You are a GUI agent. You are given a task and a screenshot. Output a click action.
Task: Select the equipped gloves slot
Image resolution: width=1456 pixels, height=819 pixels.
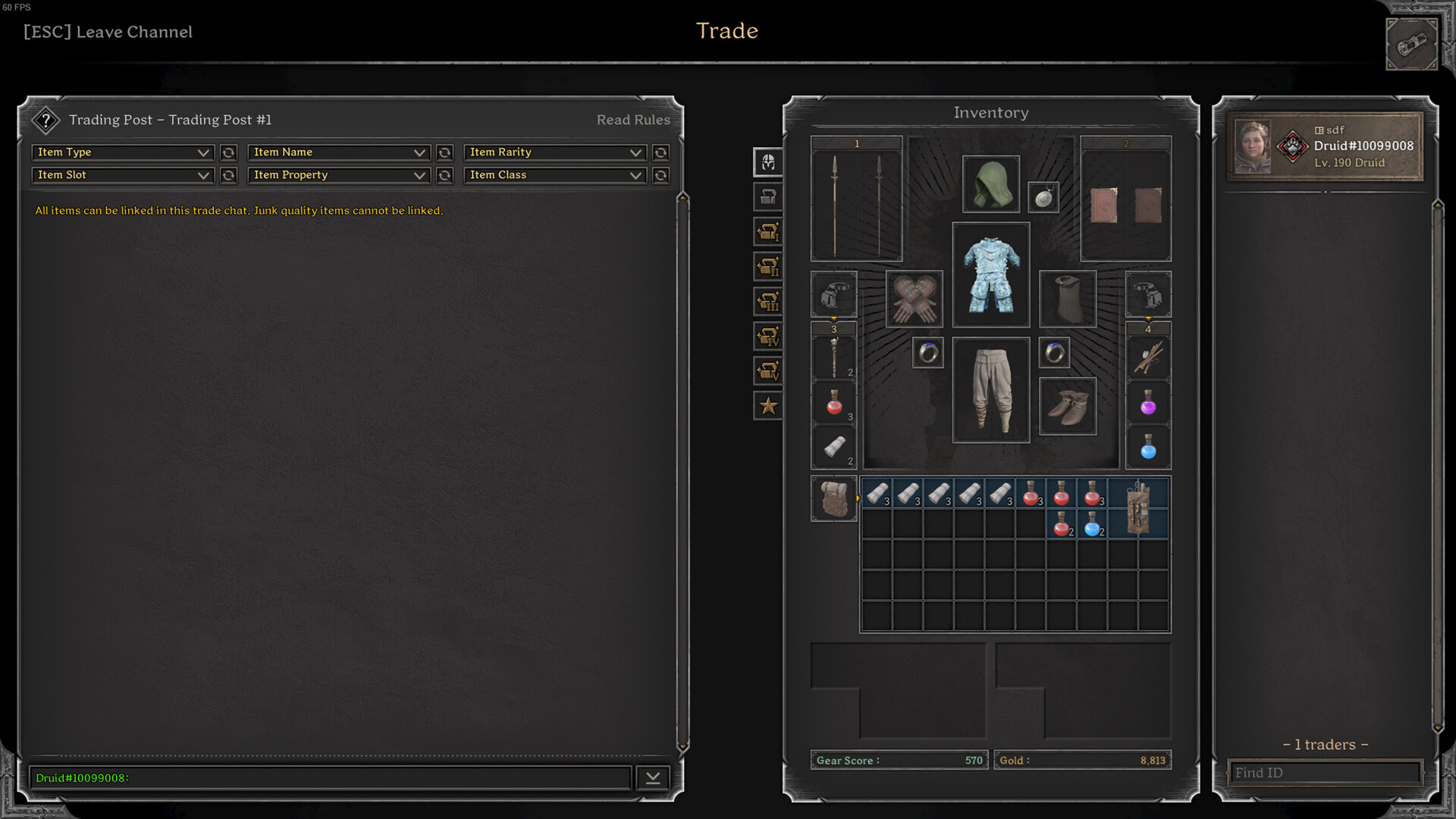tap(914, 299)
